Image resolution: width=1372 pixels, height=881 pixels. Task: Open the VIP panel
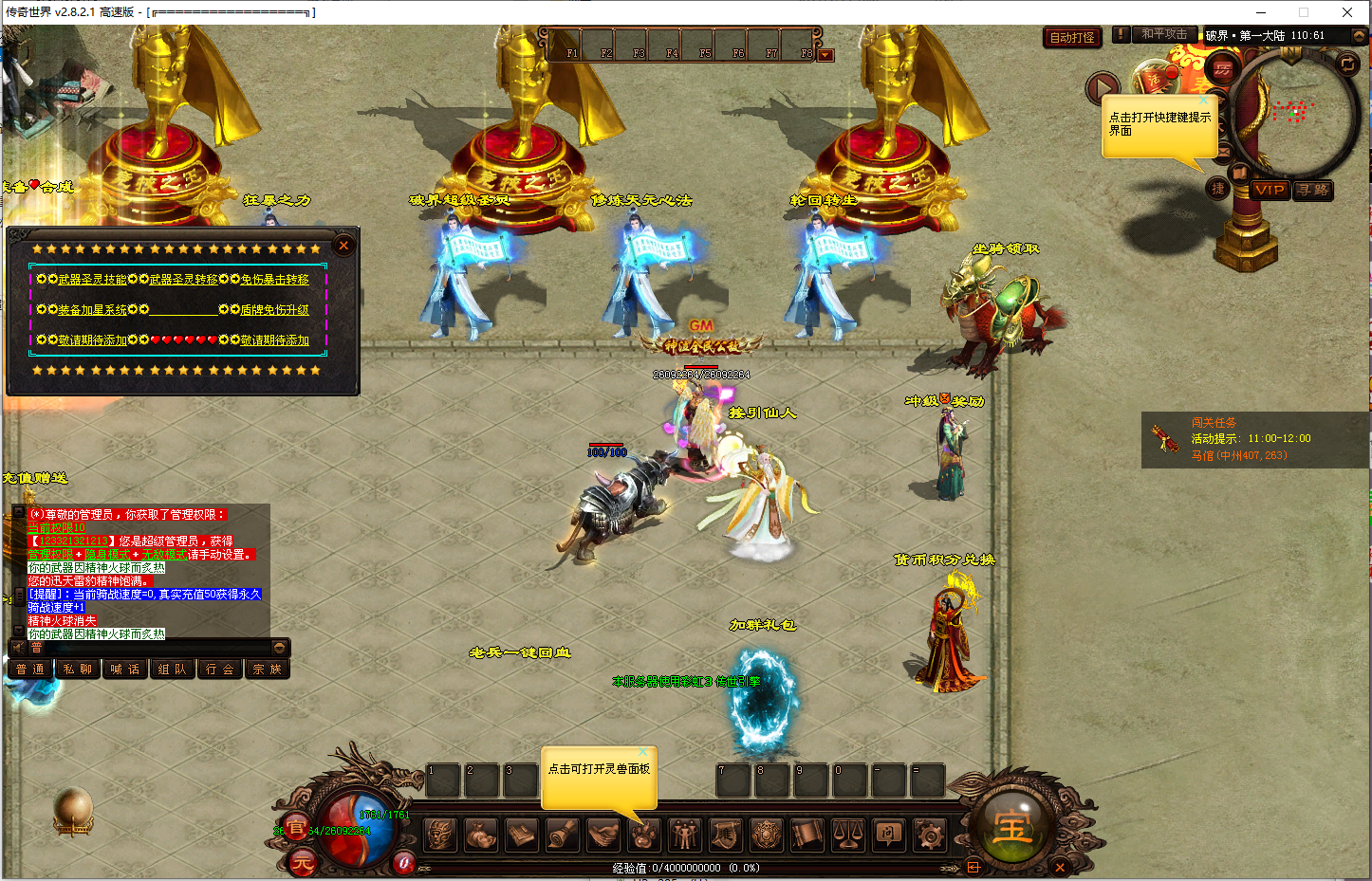click(1269, 190)
